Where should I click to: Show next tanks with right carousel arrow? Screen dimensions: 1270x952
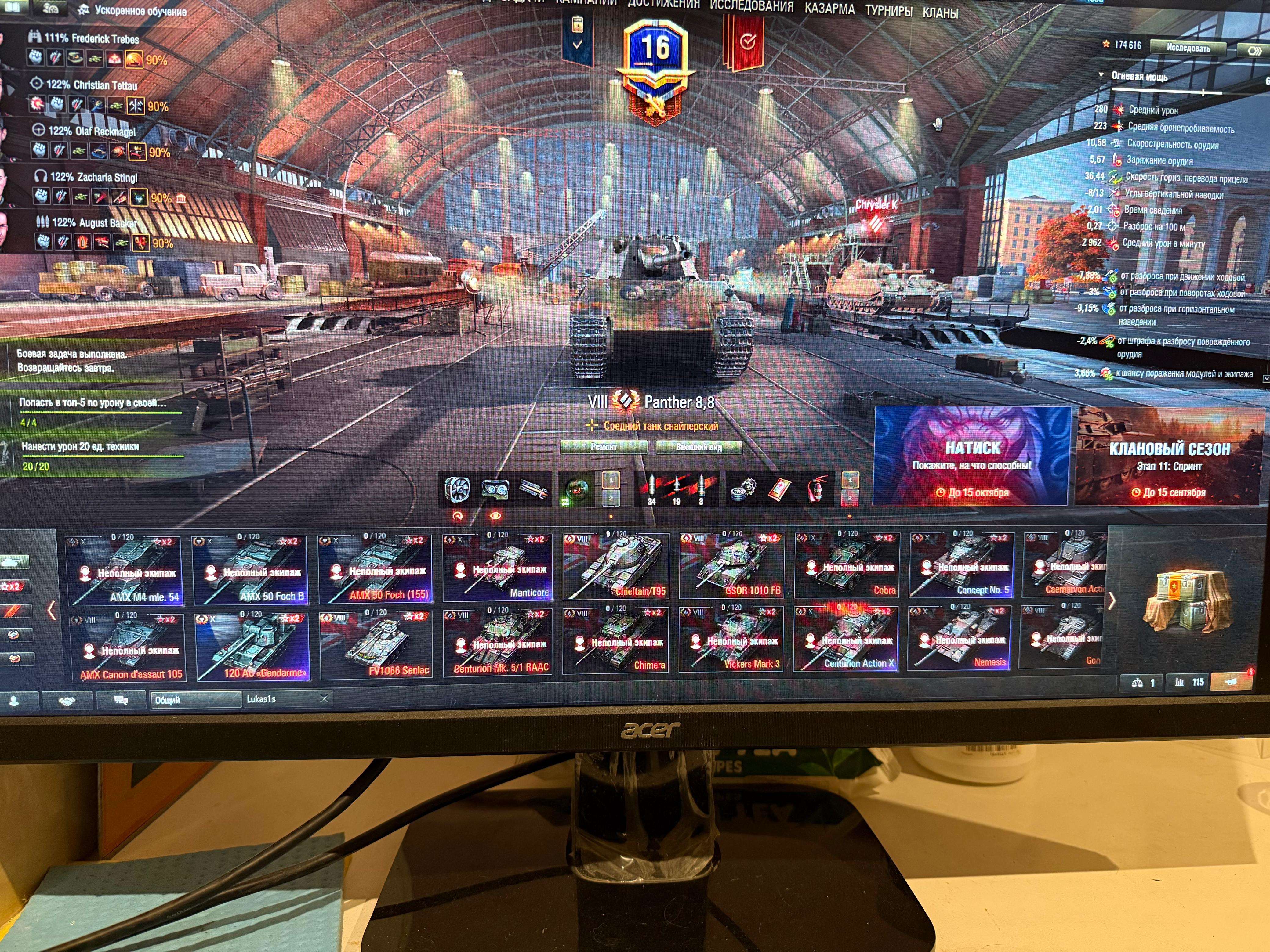pos(1112,601)
